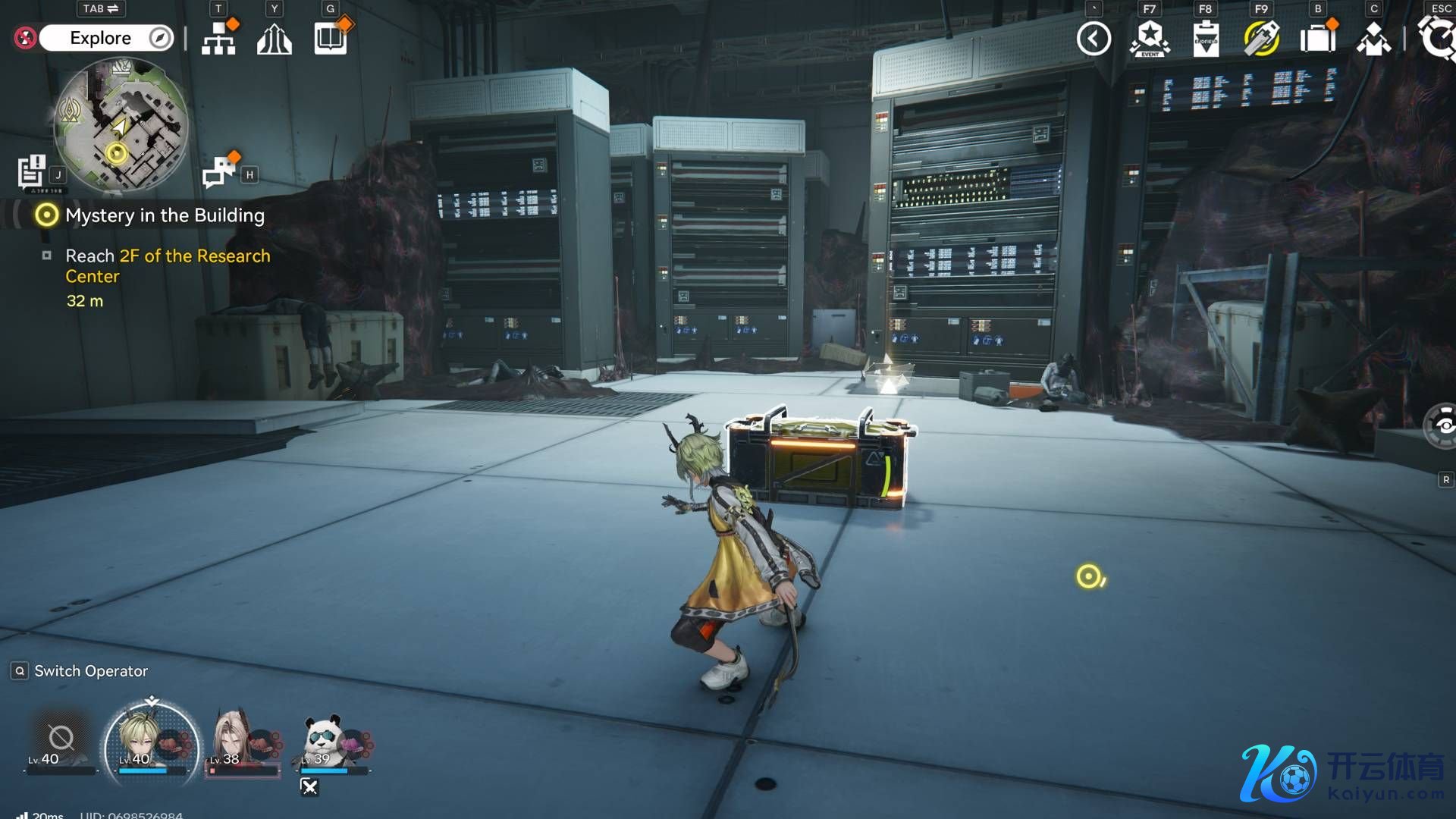This screenshot has width=1456, height=819.
Task: Switch to the Lv.38 white-haired operator
Action: [x=241, y=740]
